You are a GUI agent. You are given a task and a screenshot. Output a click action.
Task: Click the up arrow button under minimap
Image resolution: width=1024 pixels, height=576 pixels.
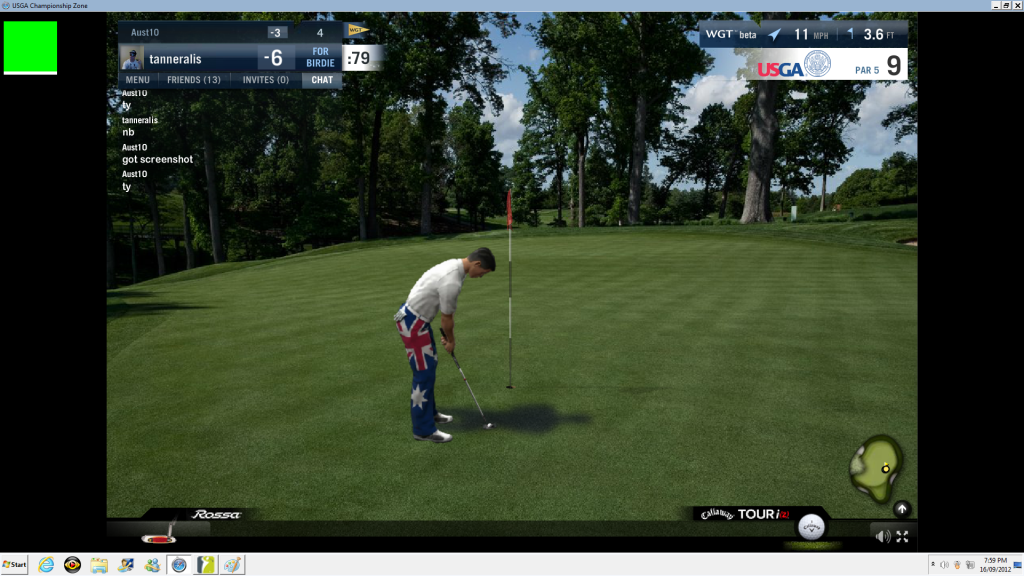(x=902, y=508)
